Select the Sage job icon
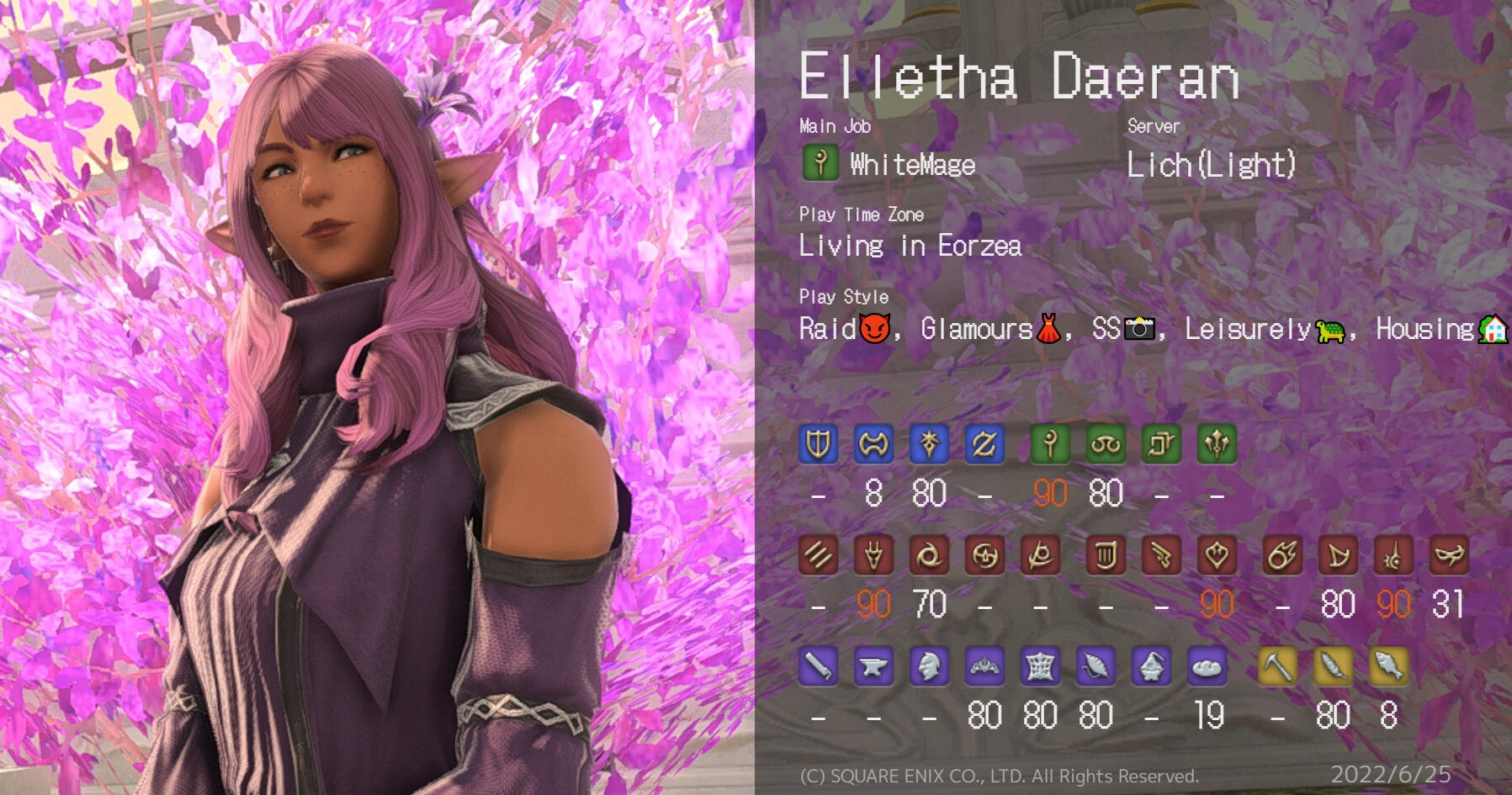This screenshot has width=1512, height=795. coord(1217,444)
